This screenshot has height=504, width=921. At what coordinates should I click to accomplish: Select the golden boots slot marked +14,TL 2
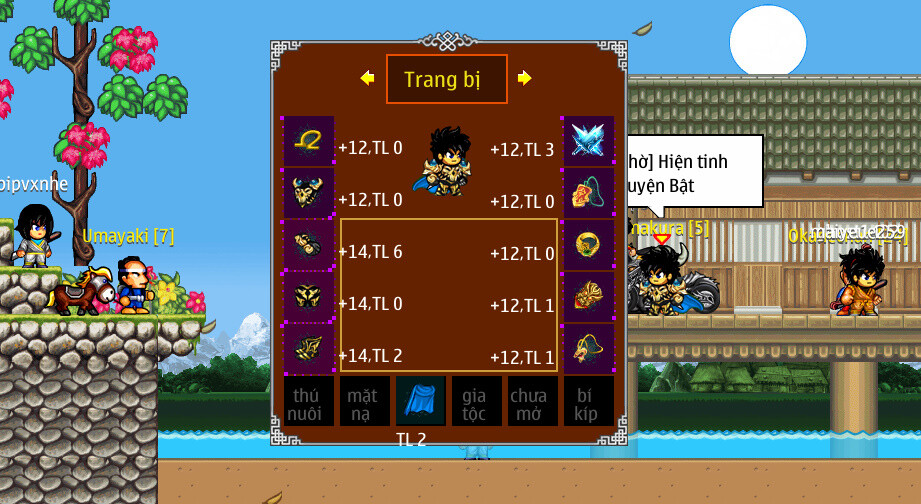[x=308, y=349]
